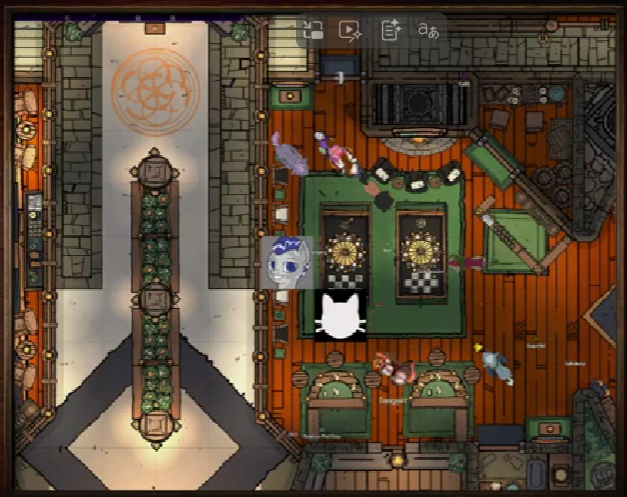Screen dimensions: 627x497
Task: Click the sparkle notes overlay icon
Action: 391,31
